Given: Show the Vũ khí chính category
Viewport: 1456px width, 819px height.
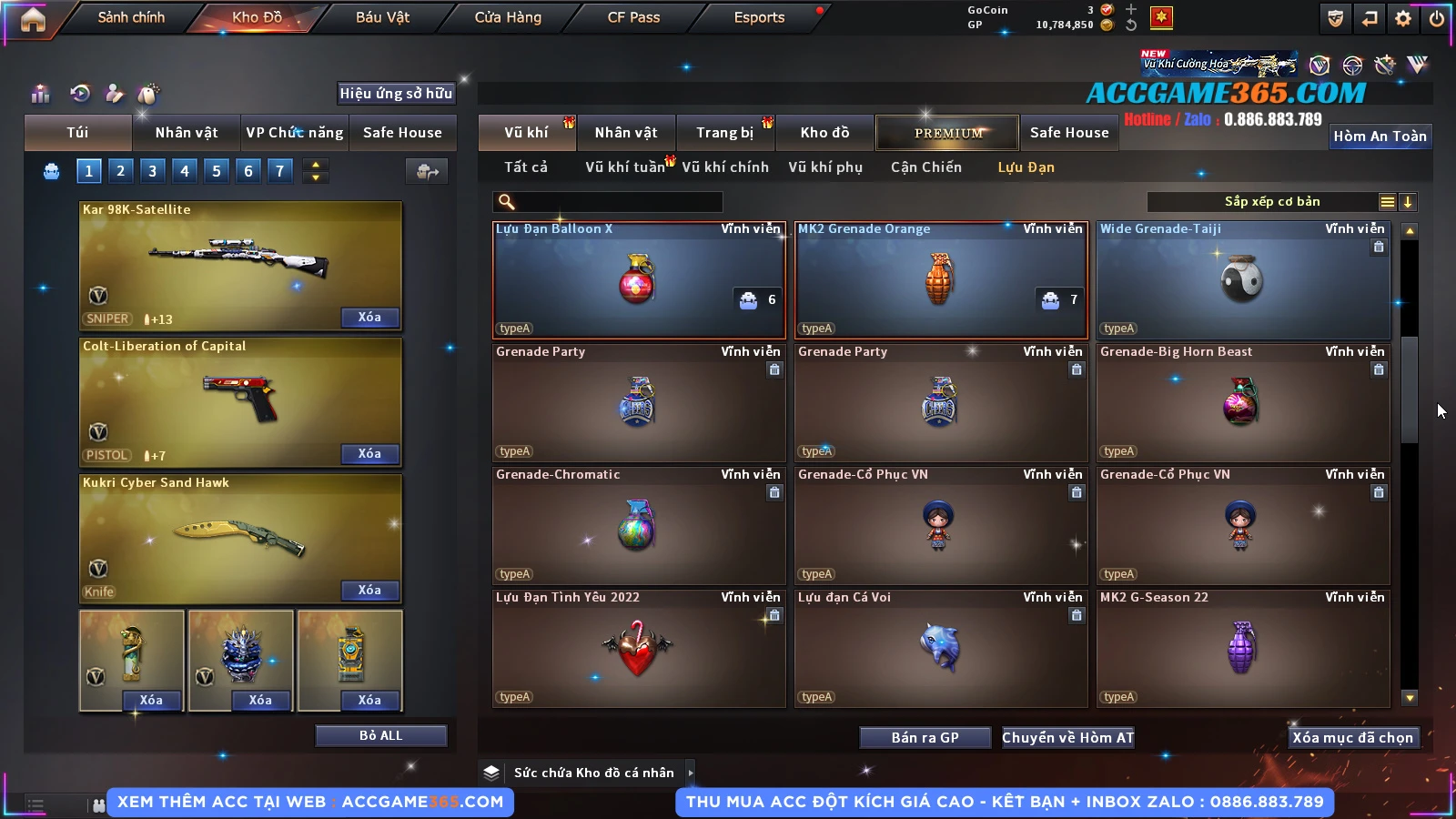Looking at the screenshot, I should (725, 167).
